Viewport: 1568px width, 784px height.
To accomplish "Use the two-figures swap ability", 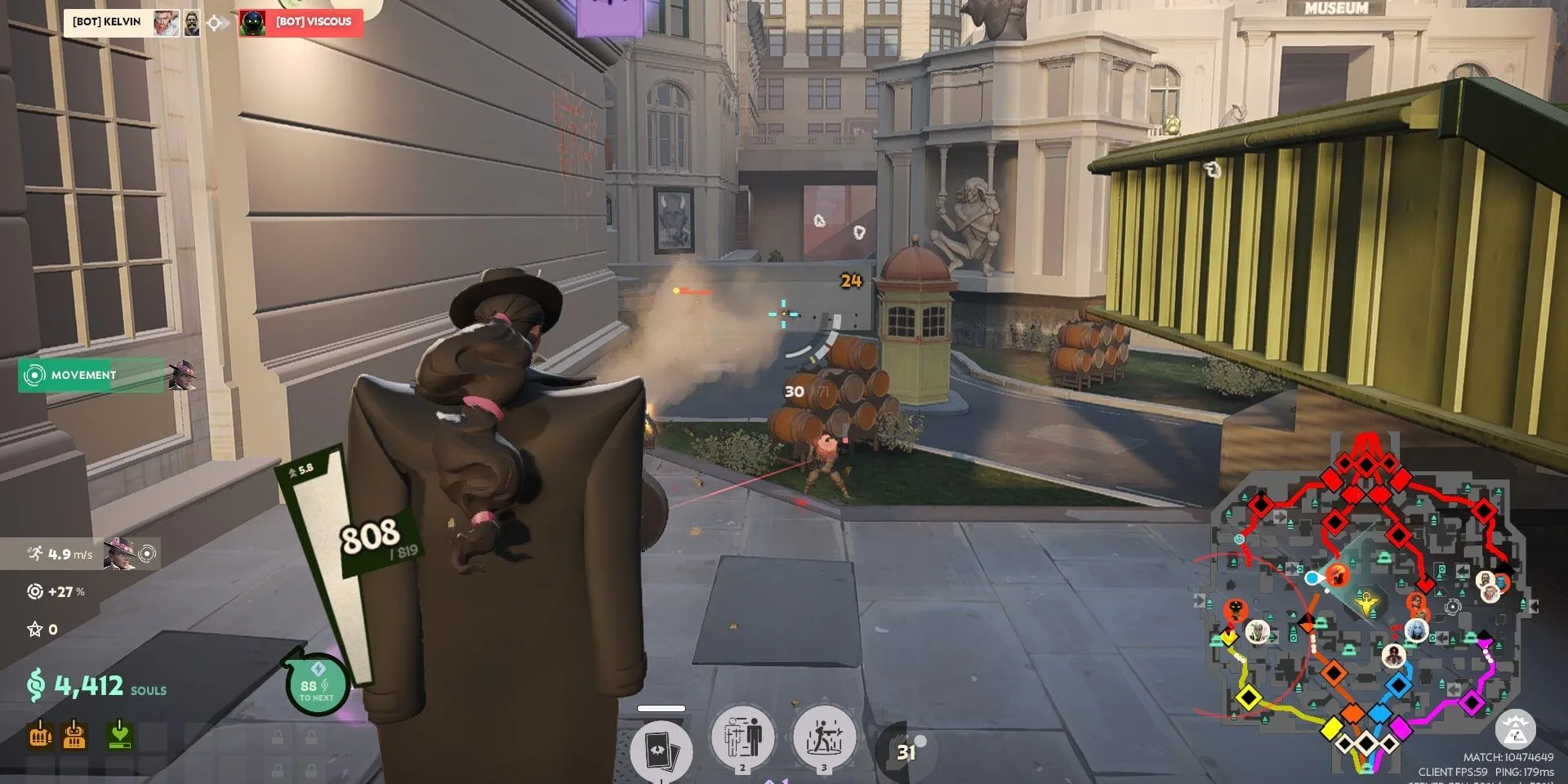I will (742, 737).
